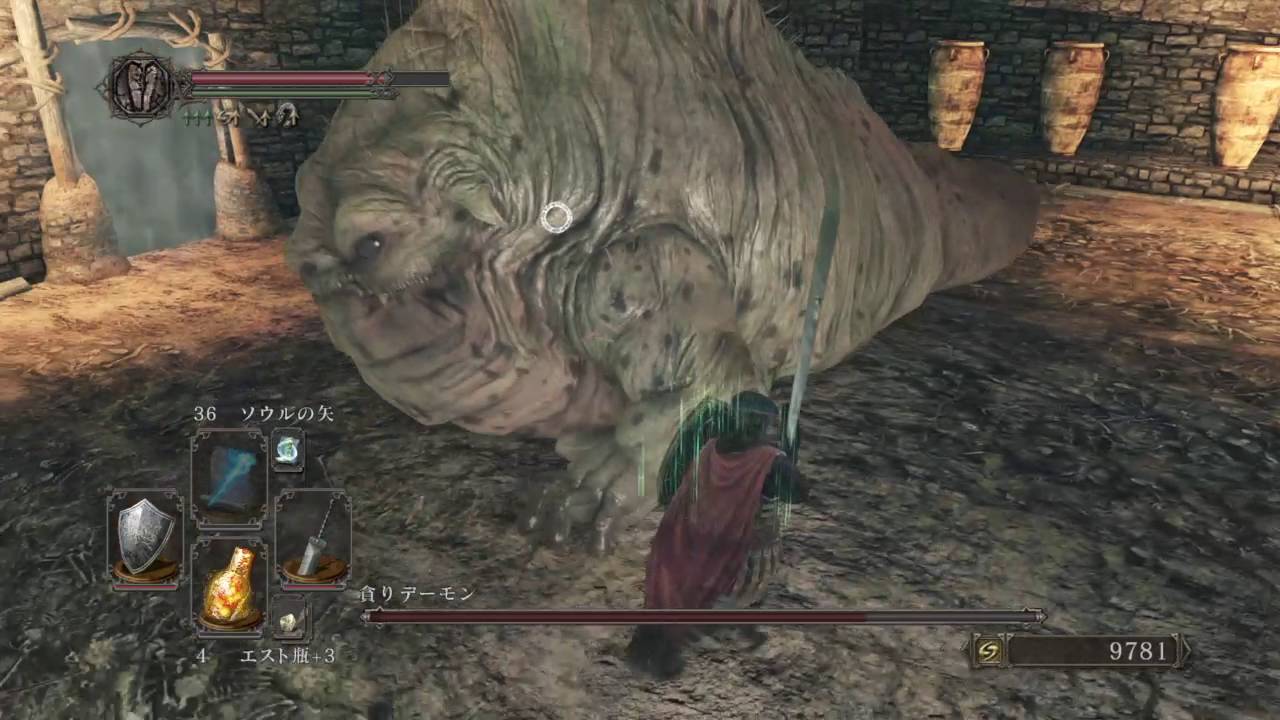Click the souls emblem beside the counter
1280x720 pixels.
(x=989, y=652)
